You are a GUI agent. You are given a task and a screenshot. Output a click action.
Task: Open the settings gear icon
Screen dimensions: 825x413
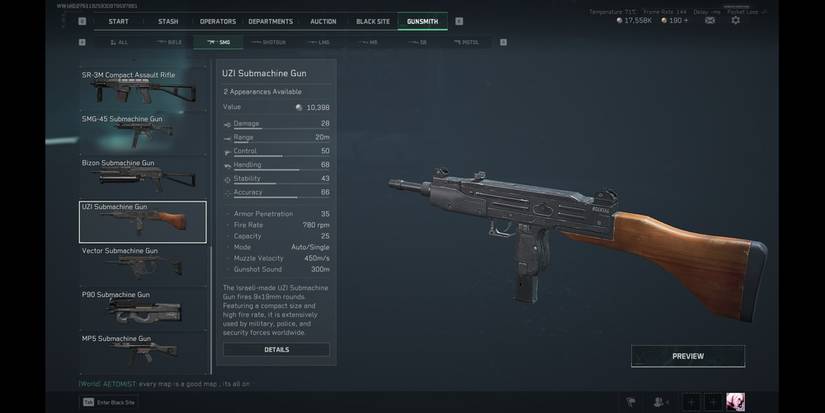736,20
